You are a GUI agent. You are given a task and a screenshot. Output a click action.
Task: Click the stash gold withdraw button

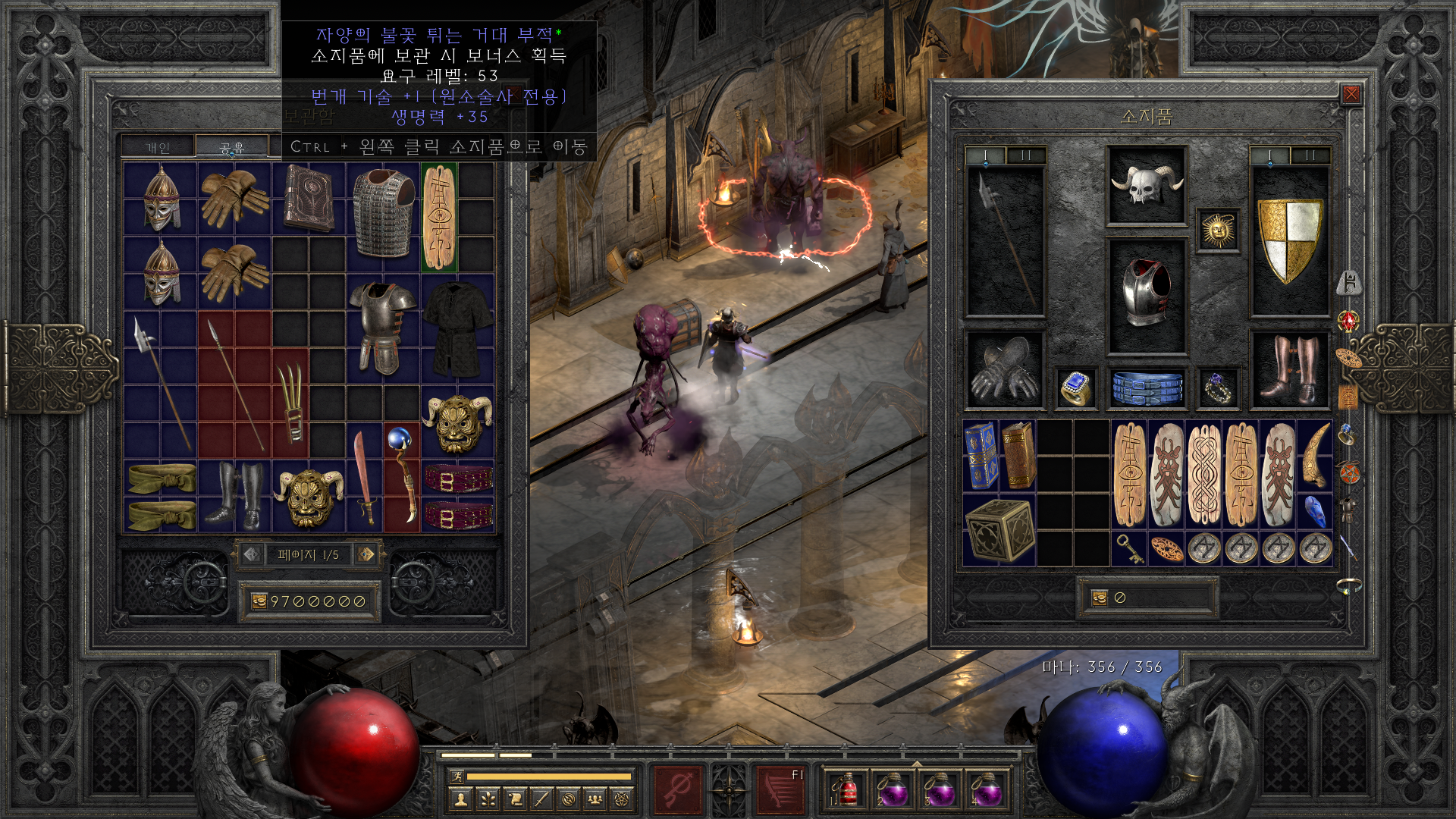tap(259, 601)
